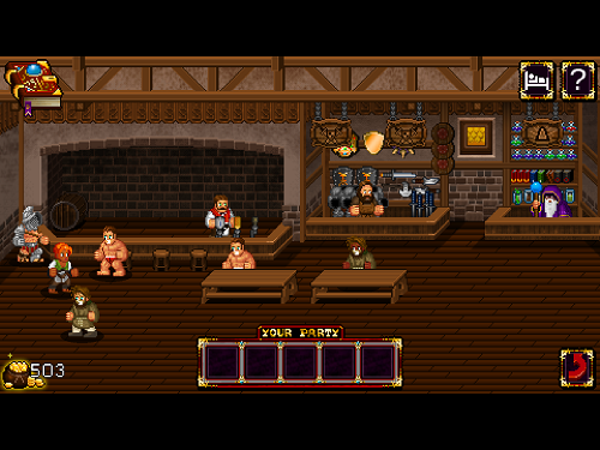Open the jeweled spellbook menu

point(31,84)
